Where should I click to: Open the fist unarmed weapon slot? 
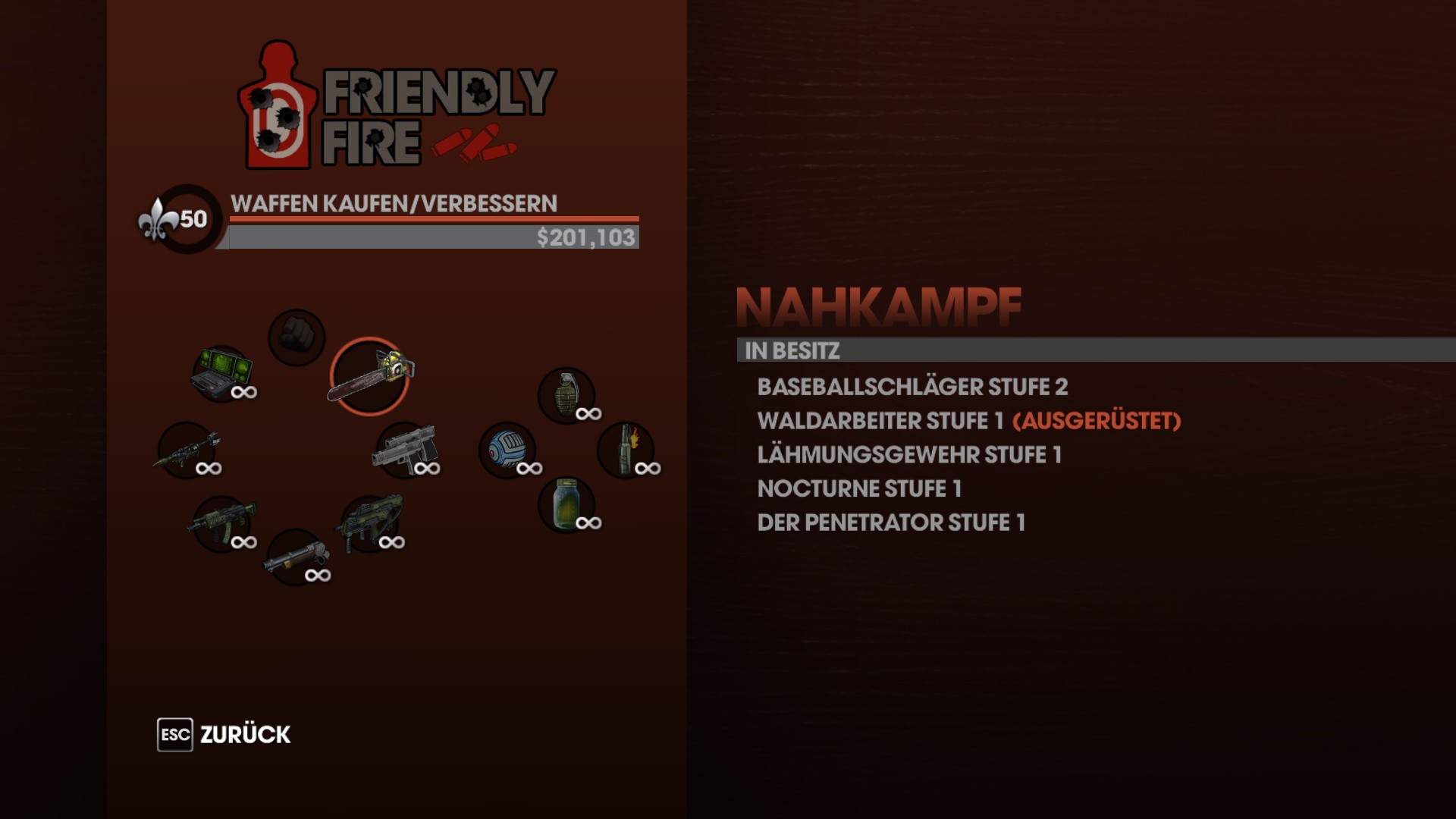point(297,337)
